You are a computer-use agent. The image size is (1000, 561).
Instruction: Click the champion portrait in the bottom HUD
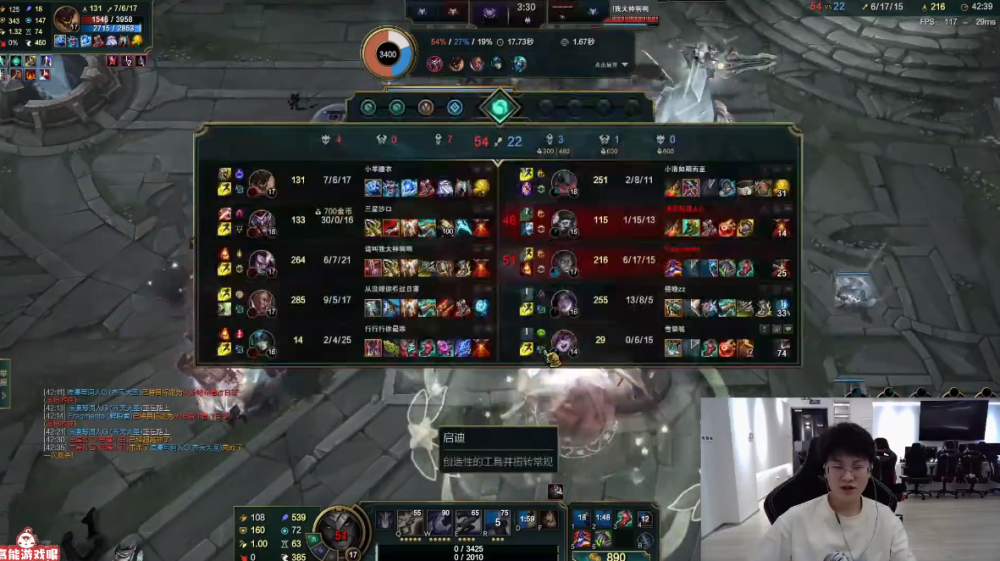tap(337, 529)
